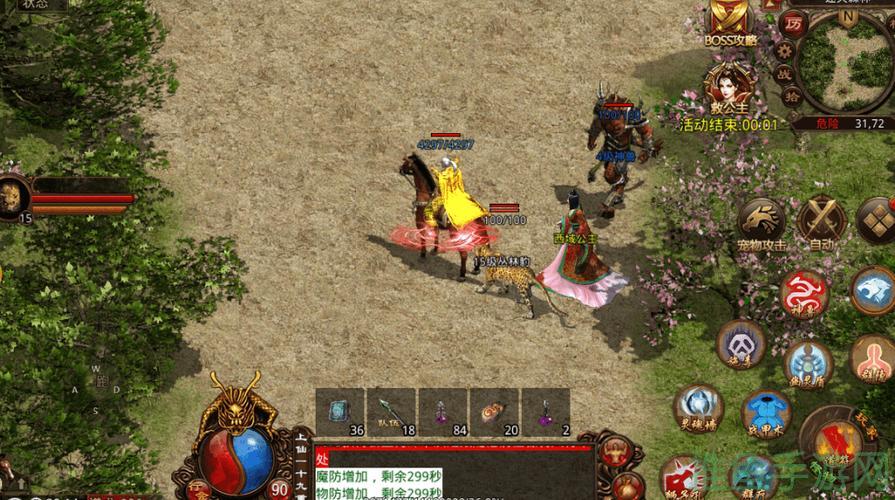Use the 灵魂墙 skill

(697, 407)
